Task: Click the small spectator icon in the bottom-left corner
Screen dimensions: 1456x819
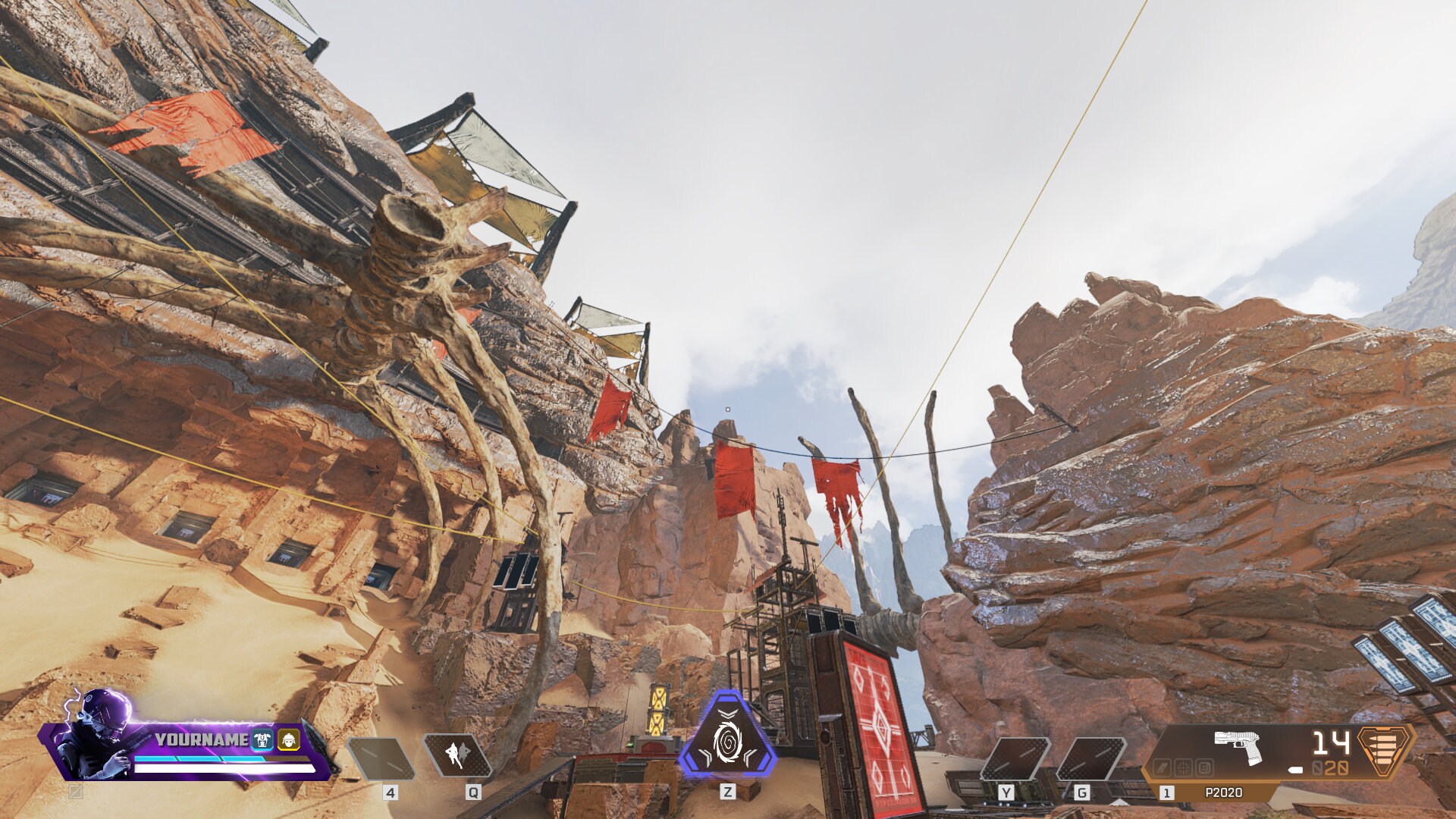Action: [x=76, y=793]
